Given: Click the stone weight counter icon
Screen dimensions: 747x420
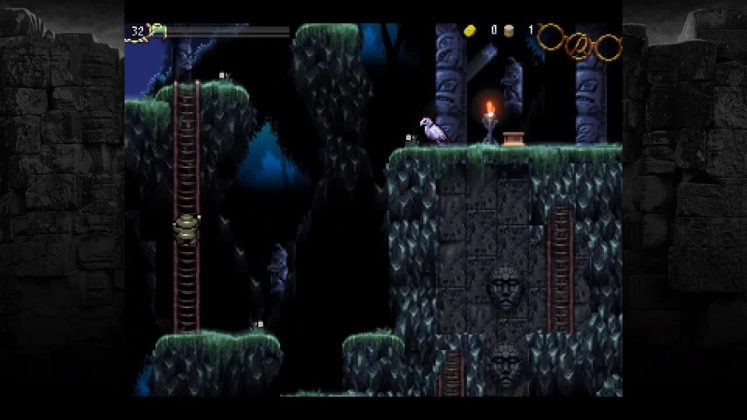Looking at the screenshot, I should tap(509, 30).
